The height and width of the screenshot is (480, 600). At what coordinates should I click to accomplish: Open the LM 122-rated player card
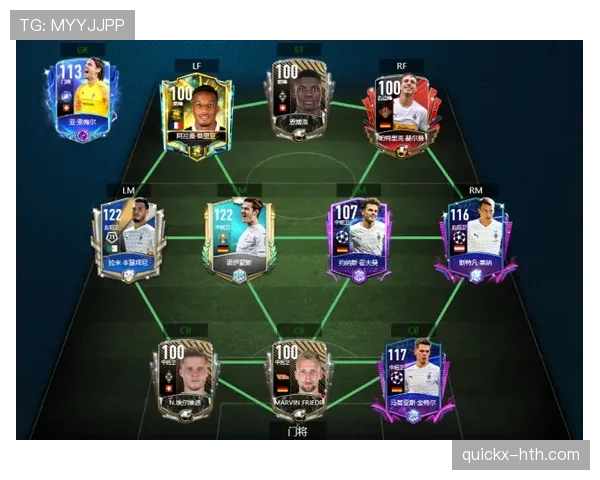pyautogui.click(x=127, y=240)
